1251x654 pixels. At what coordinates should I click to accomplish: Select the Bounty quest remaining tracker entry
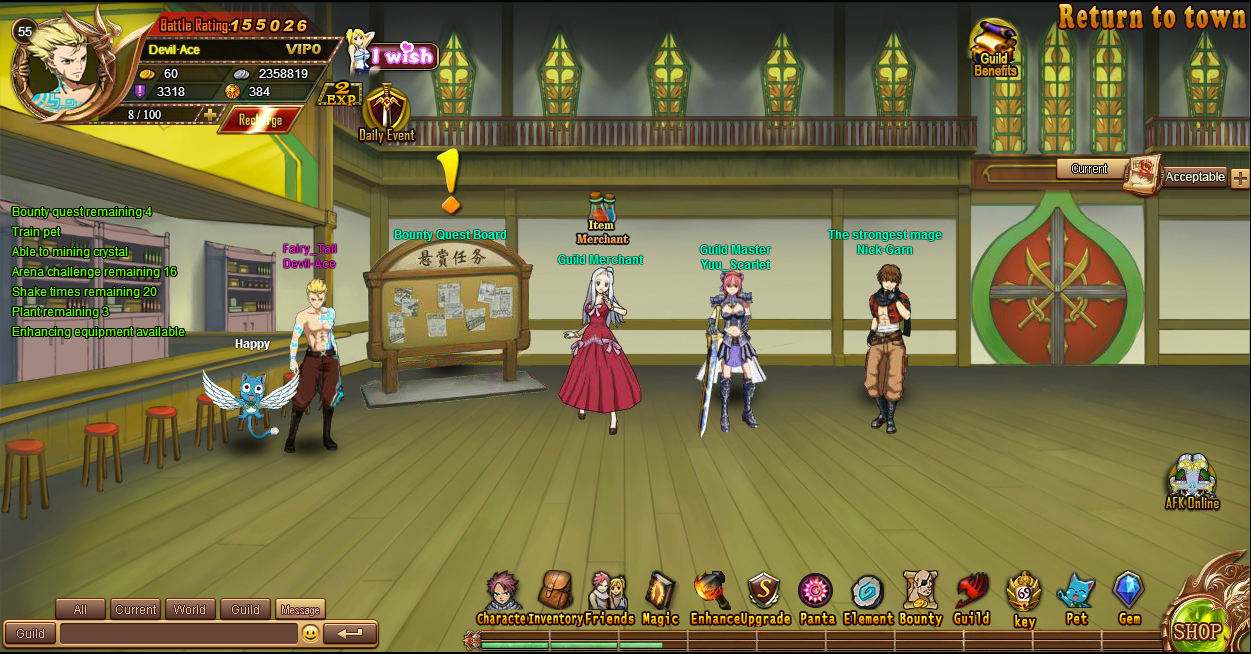click(x=82, y=212)
